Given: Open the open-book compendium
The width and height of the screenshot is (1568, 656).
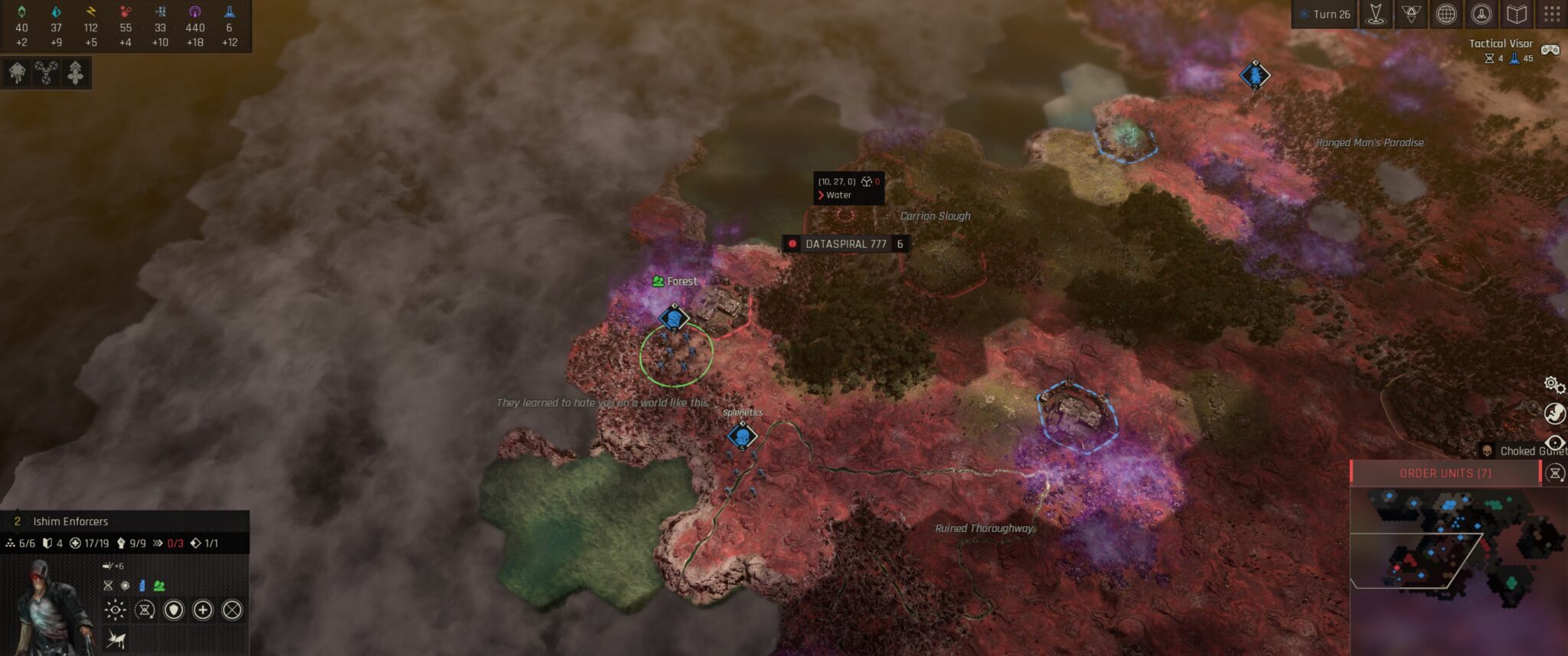Looking at the screenshot, I should pos(1517,14).
